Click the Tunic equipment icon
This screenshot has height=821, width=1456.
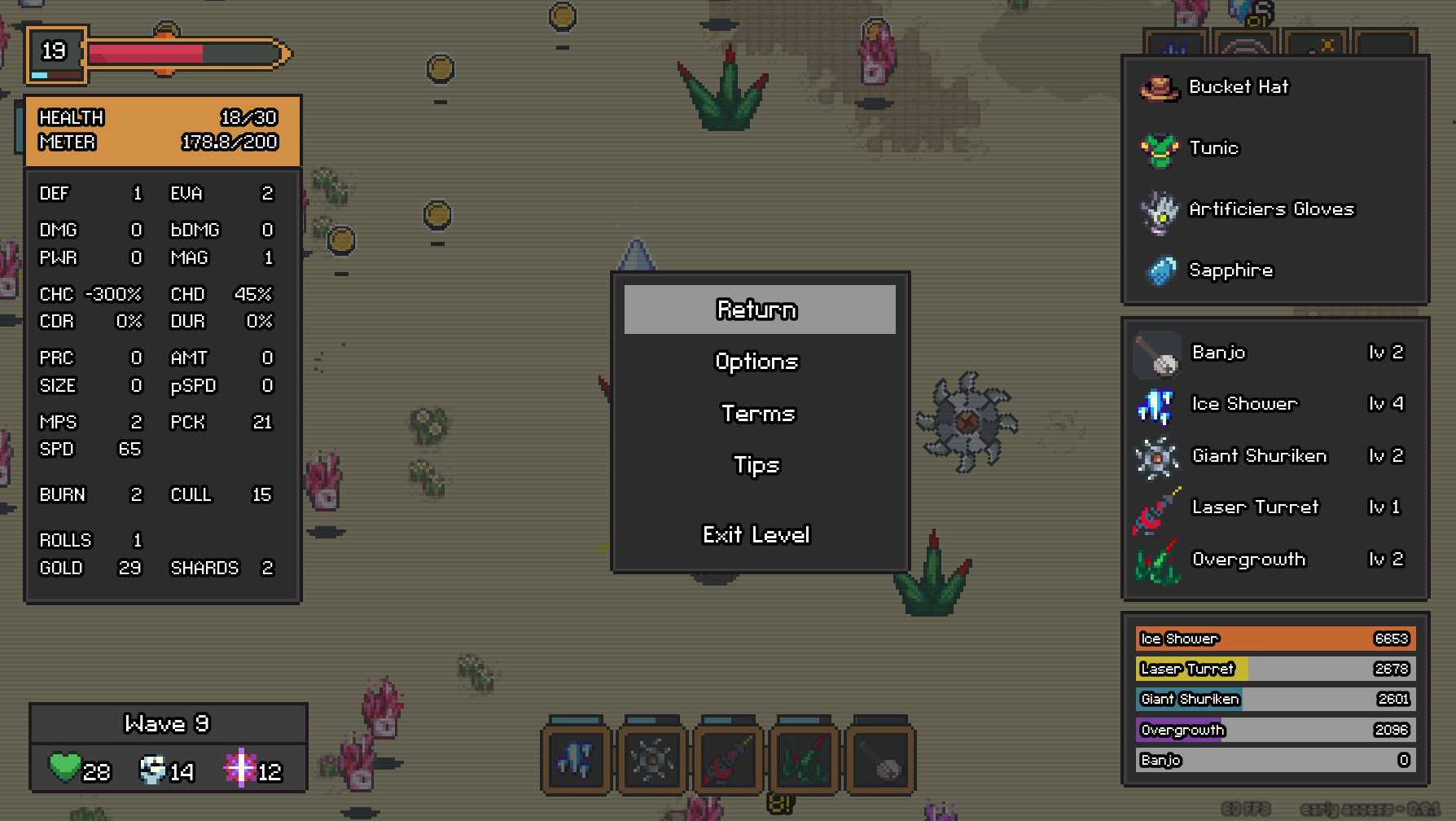click(1160, 148)
